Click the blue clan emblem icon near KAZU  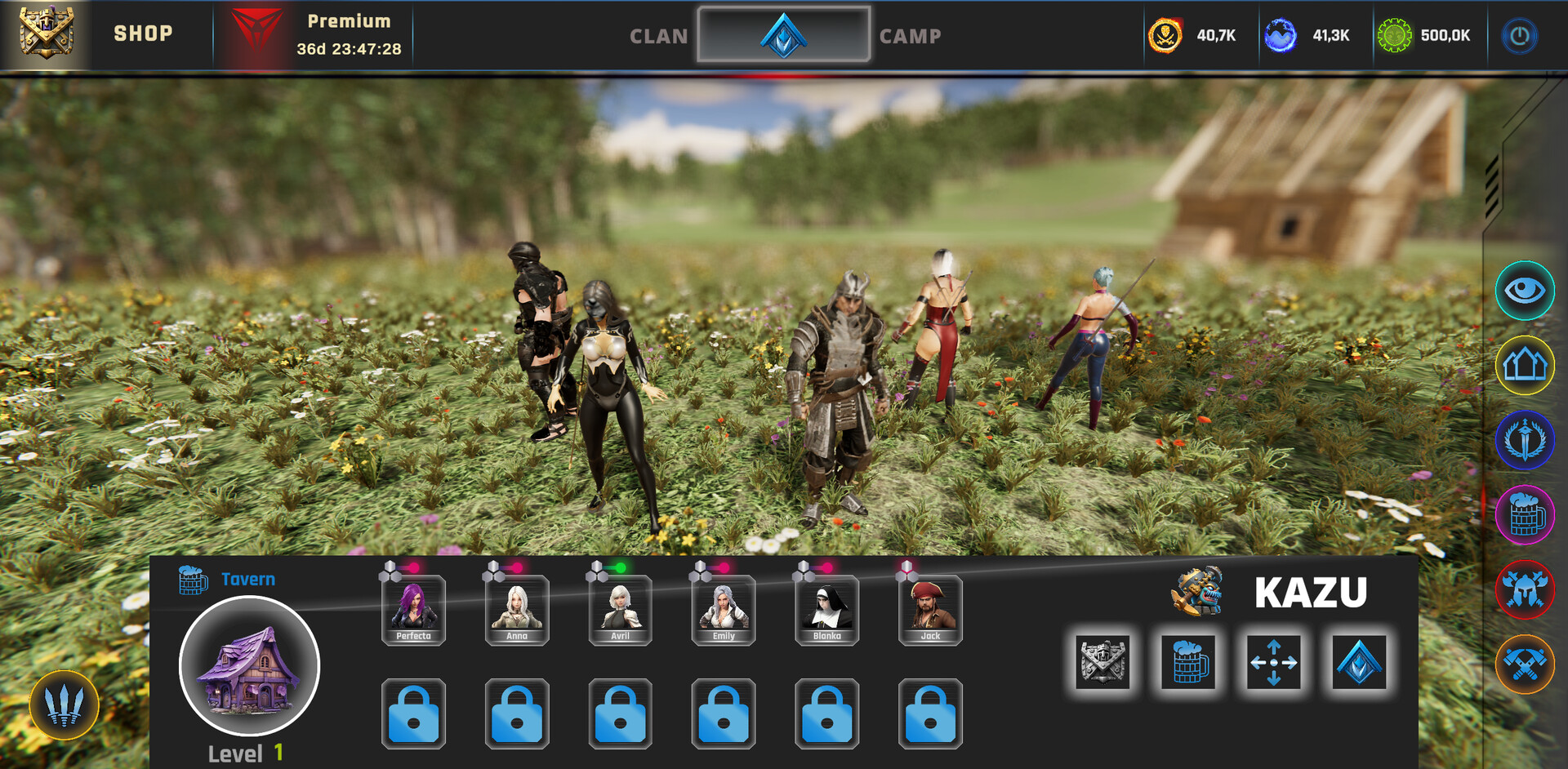(1356, 663)
